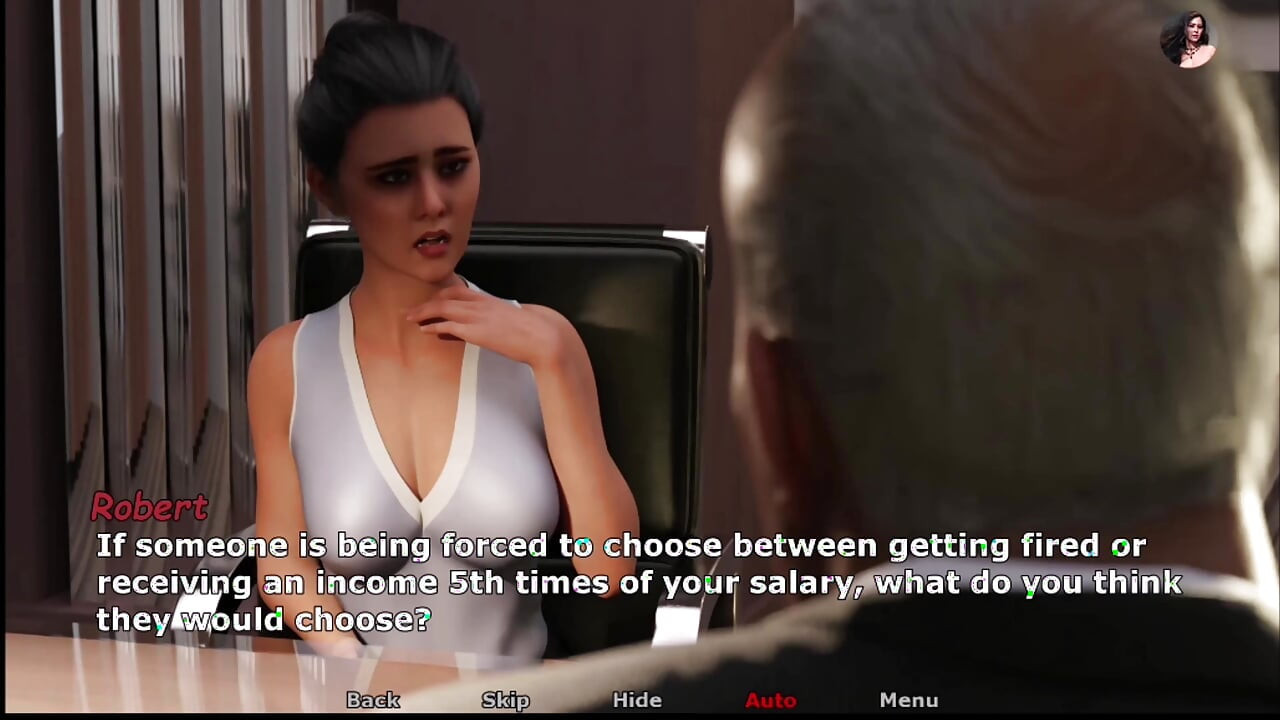Viewport: 1280px width, 720px height.
Task: Click Robert's name label above the dialogue
Action: 148,508
